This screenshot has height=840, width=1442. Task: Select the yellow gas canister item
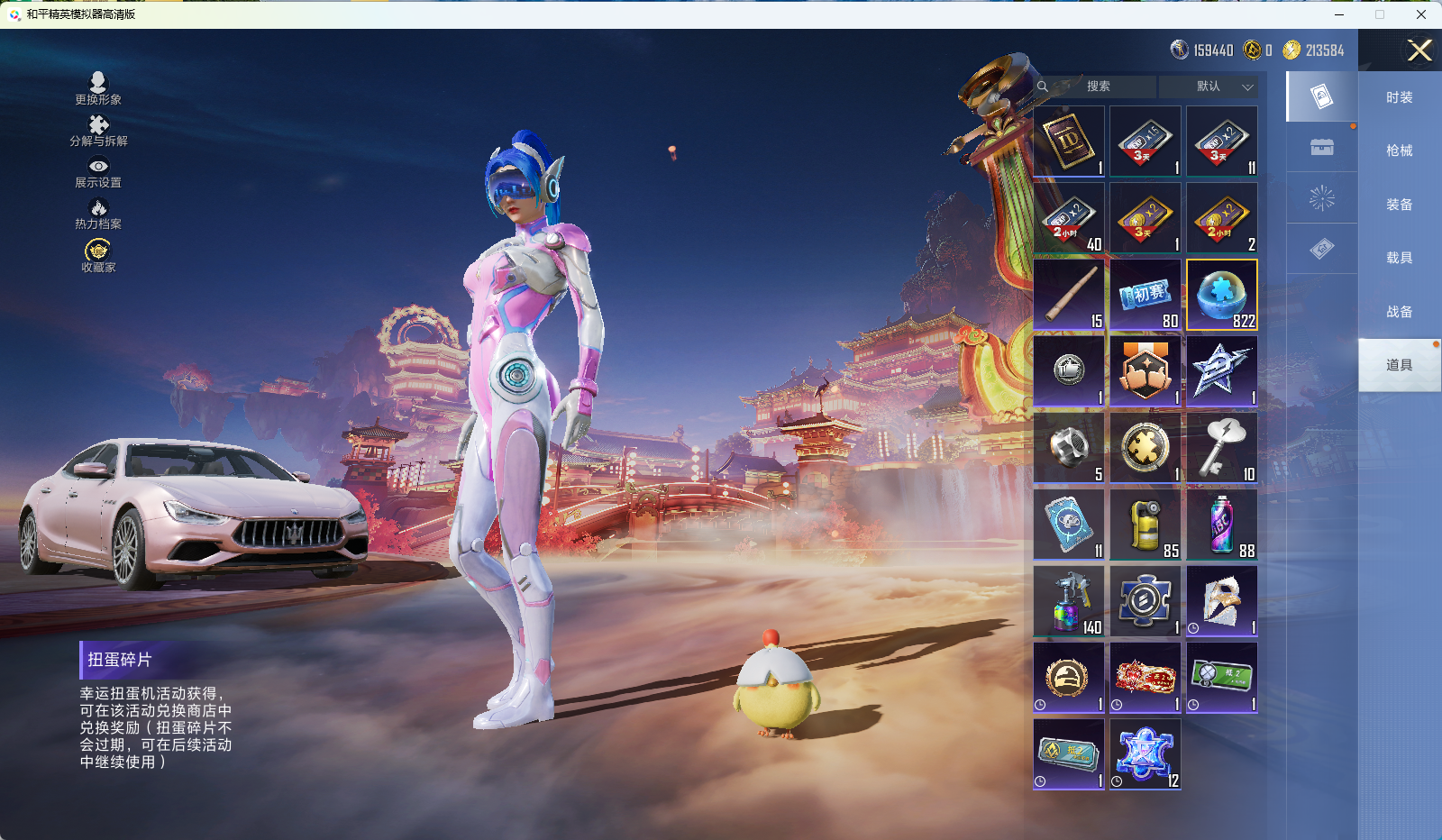pos(1145,525)
